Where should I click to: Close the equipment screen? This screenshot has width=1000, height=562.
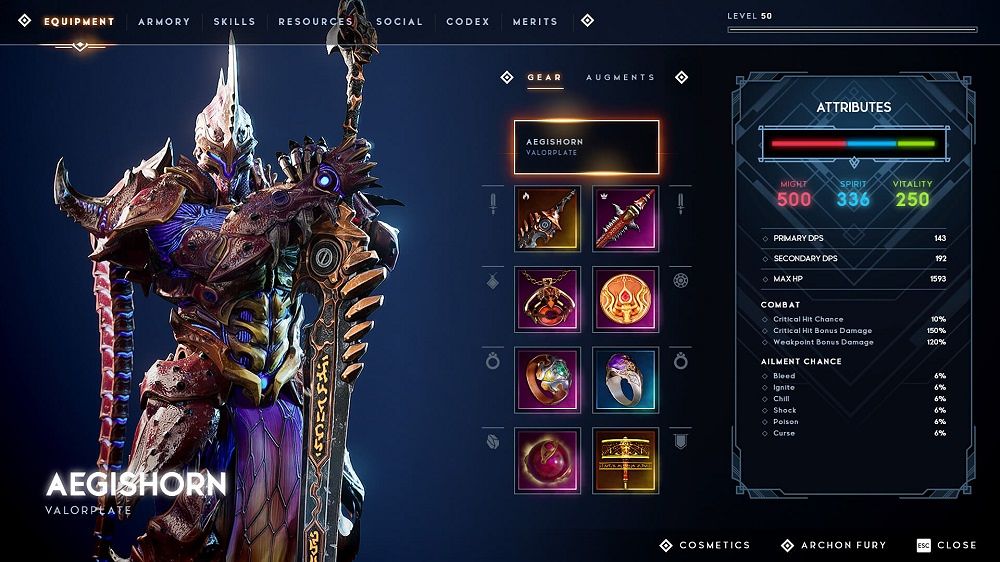(946, 545)
